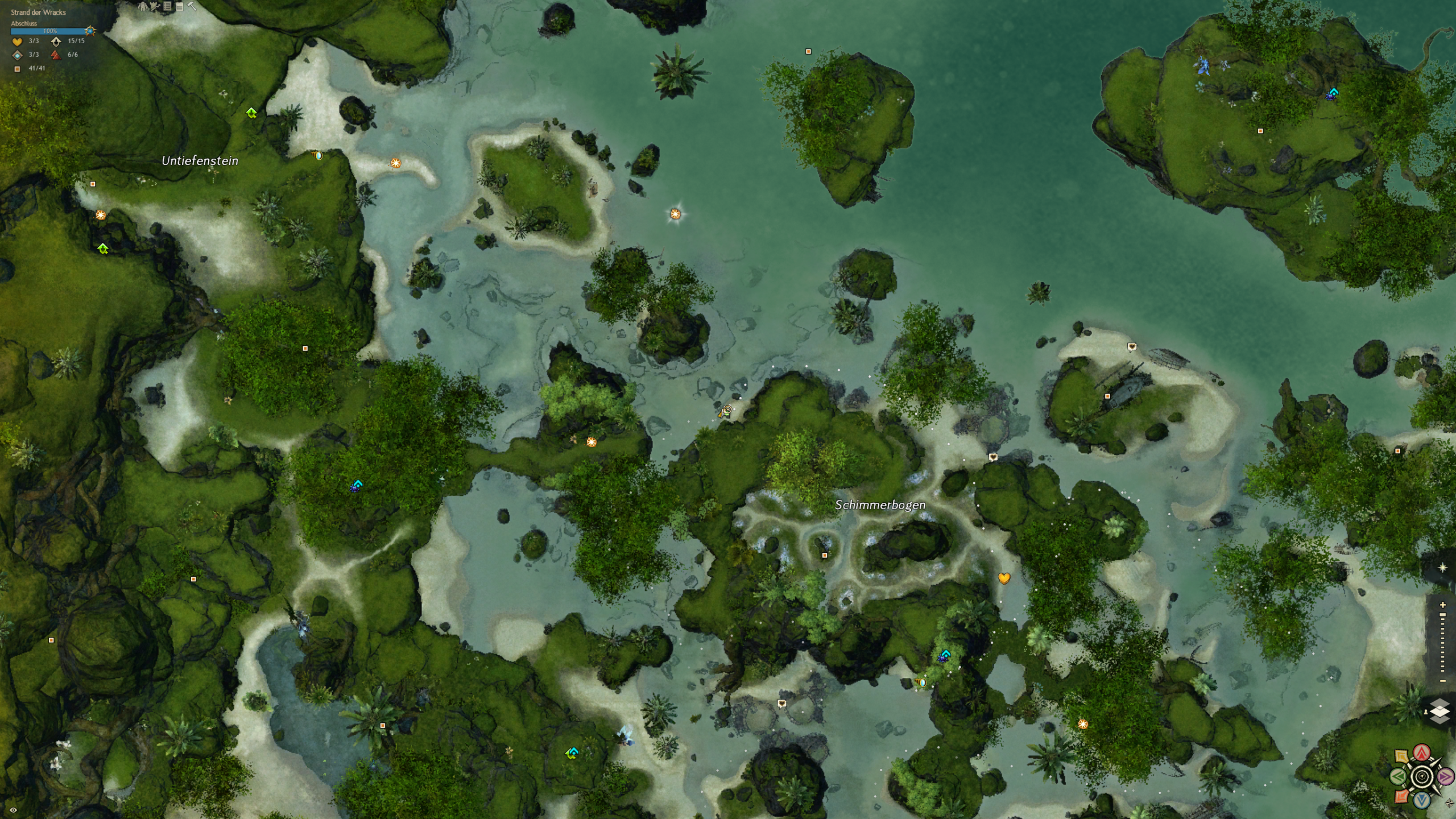Click the small compass rose in bottom corner
This screenshot has width=1456, height=819.
point(1449,803)
